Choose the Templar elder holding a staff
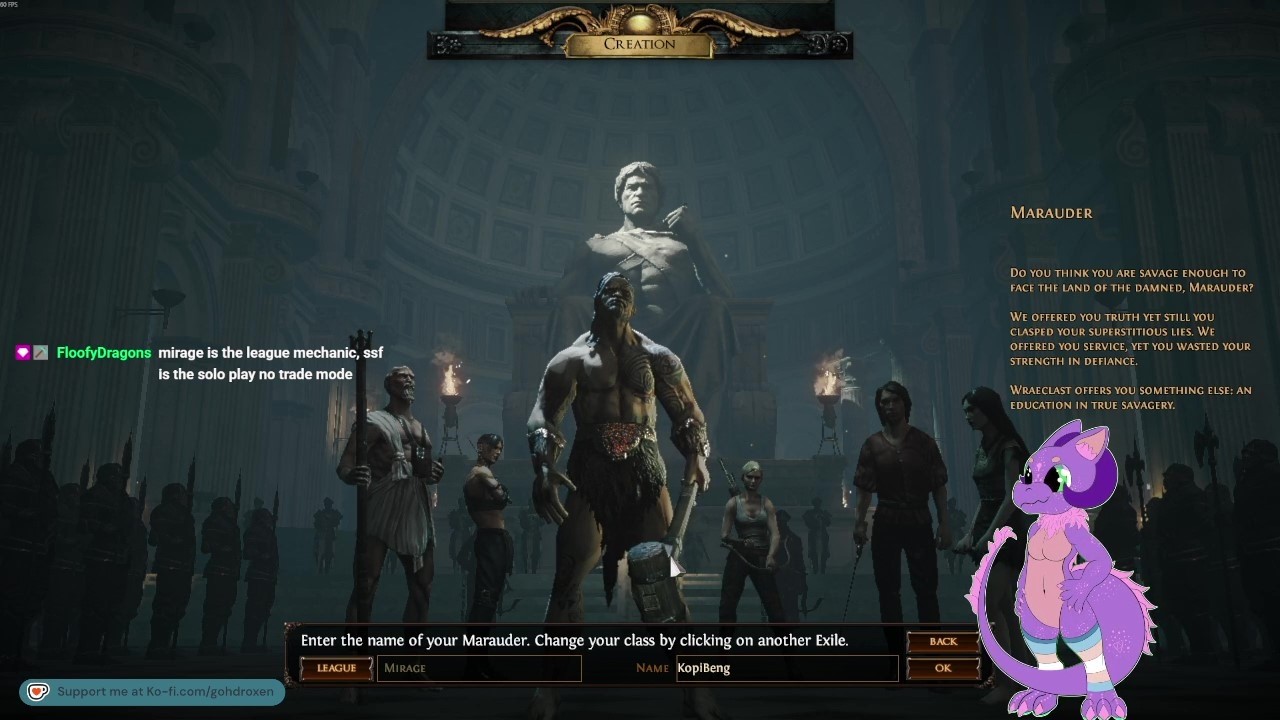1280x720 pixels. 393,470
